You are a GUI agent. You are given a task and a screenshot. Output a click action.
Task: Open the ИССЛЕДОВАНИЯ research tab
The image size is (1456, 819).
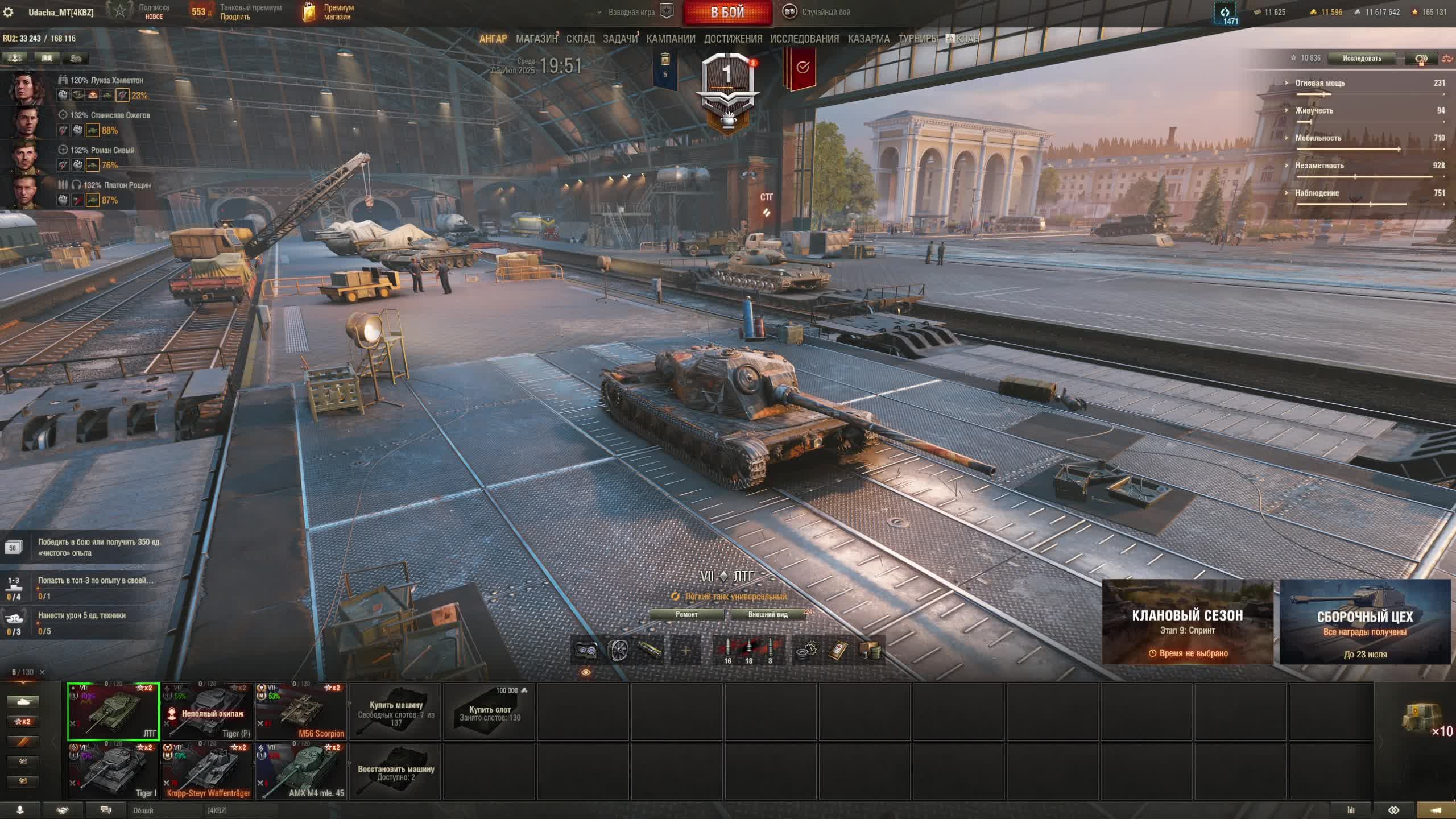pyautogui.click(x=804, y=39)
